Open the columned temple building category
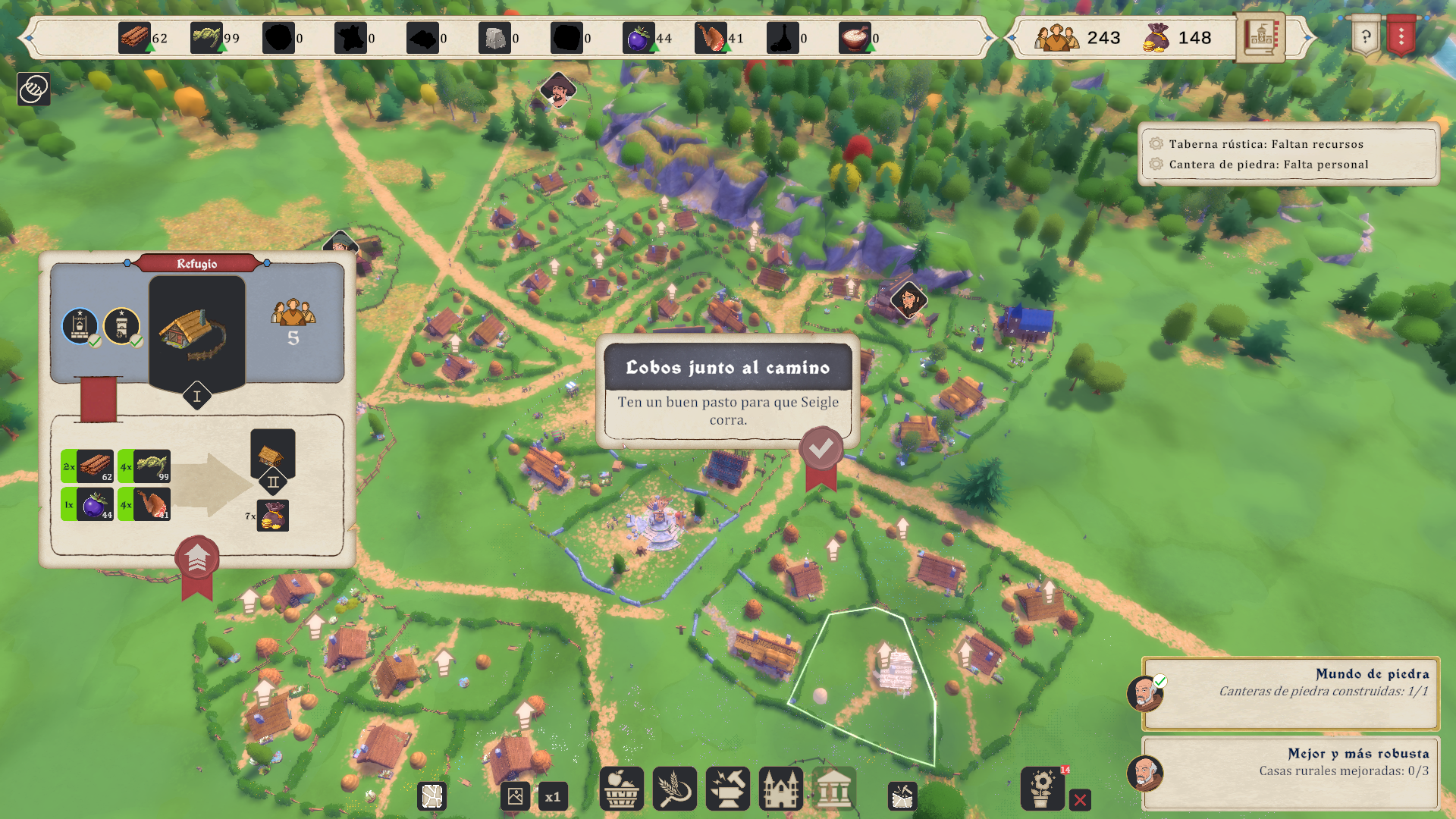This screenshot has height=819, width=1456. pyautogui.click(x=833, y=789)
